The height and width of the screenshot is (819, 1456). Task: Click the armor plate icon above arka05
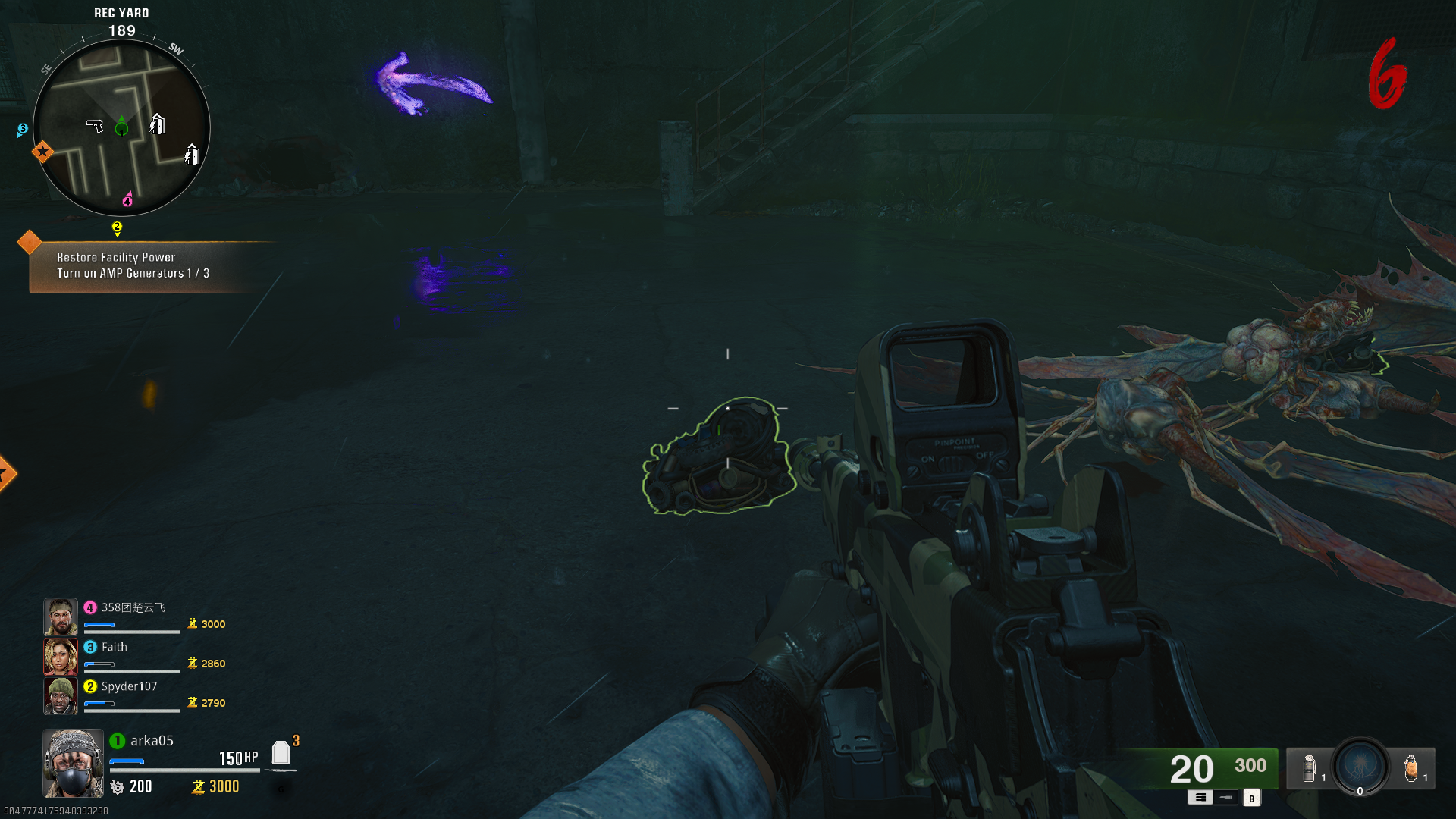pyautogui.click(x=281, y=753)
